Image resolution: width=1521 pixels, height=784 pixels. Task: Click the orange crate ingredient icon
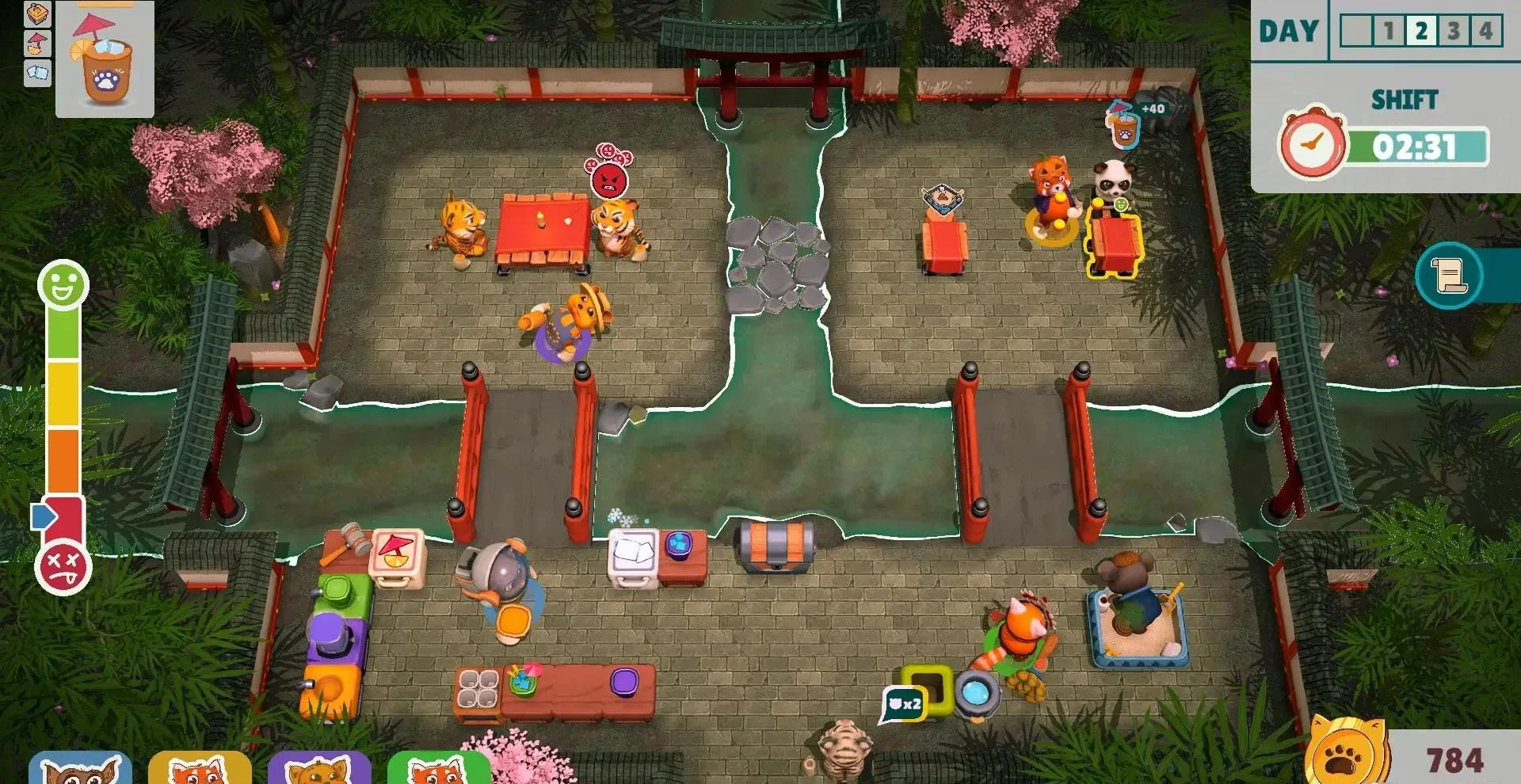38,13
